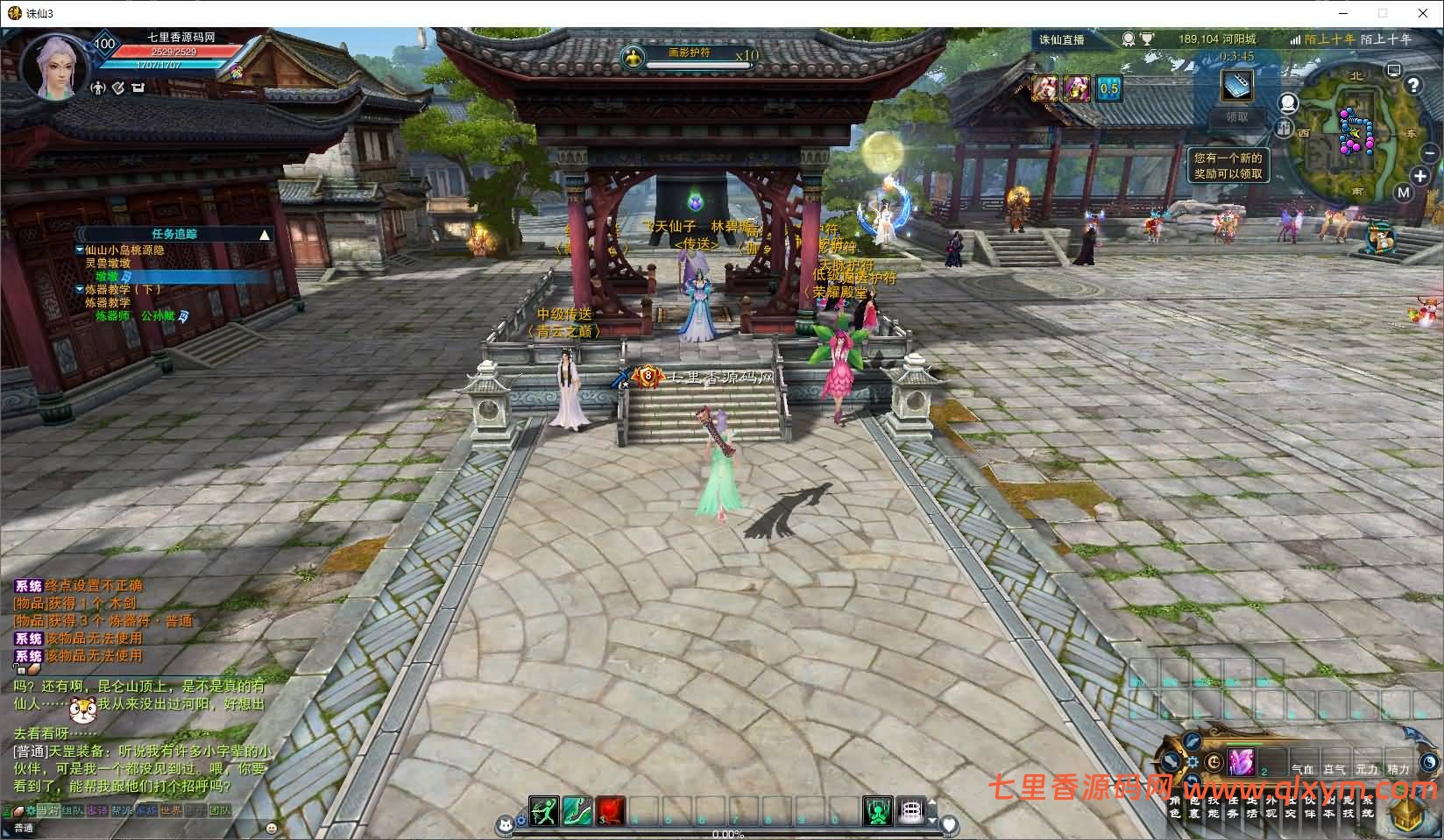Collapse the 仙山小岛桃源隐 quest entry
This screenshot has width=1444, height=840.
pyautogui.click(x=79, y=249)
